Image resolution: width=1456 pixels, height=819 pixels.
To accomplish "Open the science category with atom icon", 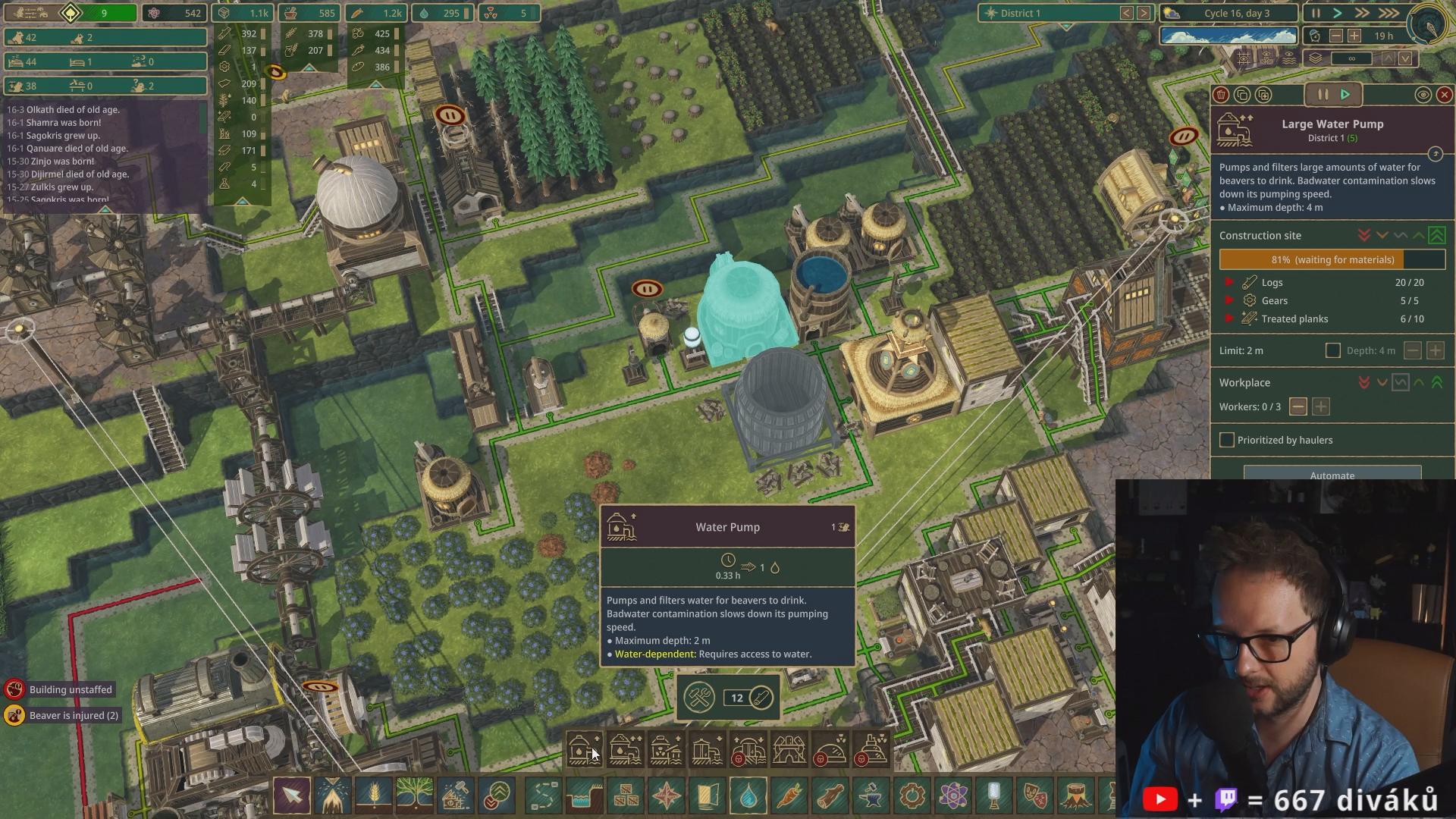I will tap(952, 796).
